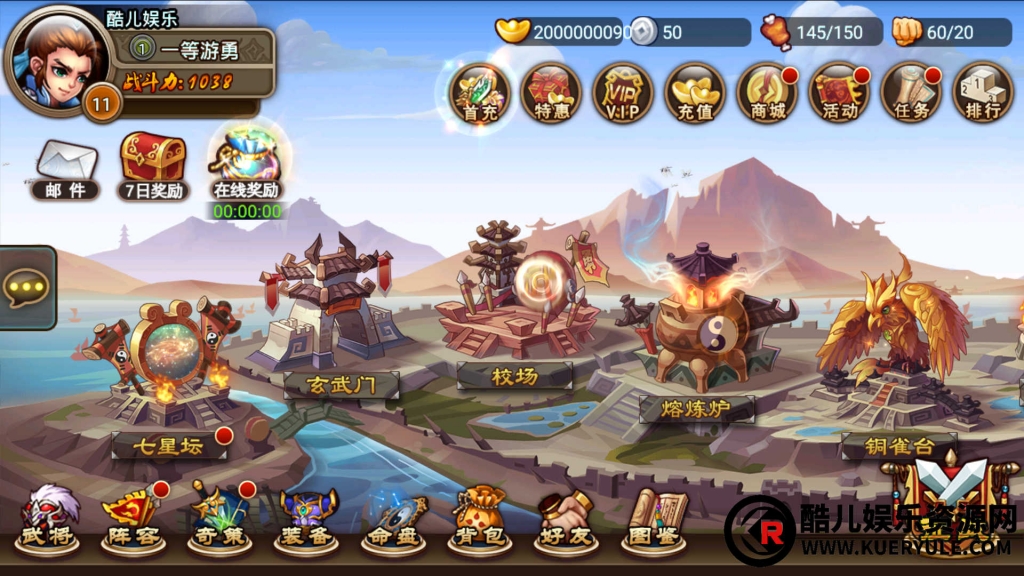Open the 邮件 mailbox
This screenshot has height=576, width=1024.
click(x=66, y=169)
